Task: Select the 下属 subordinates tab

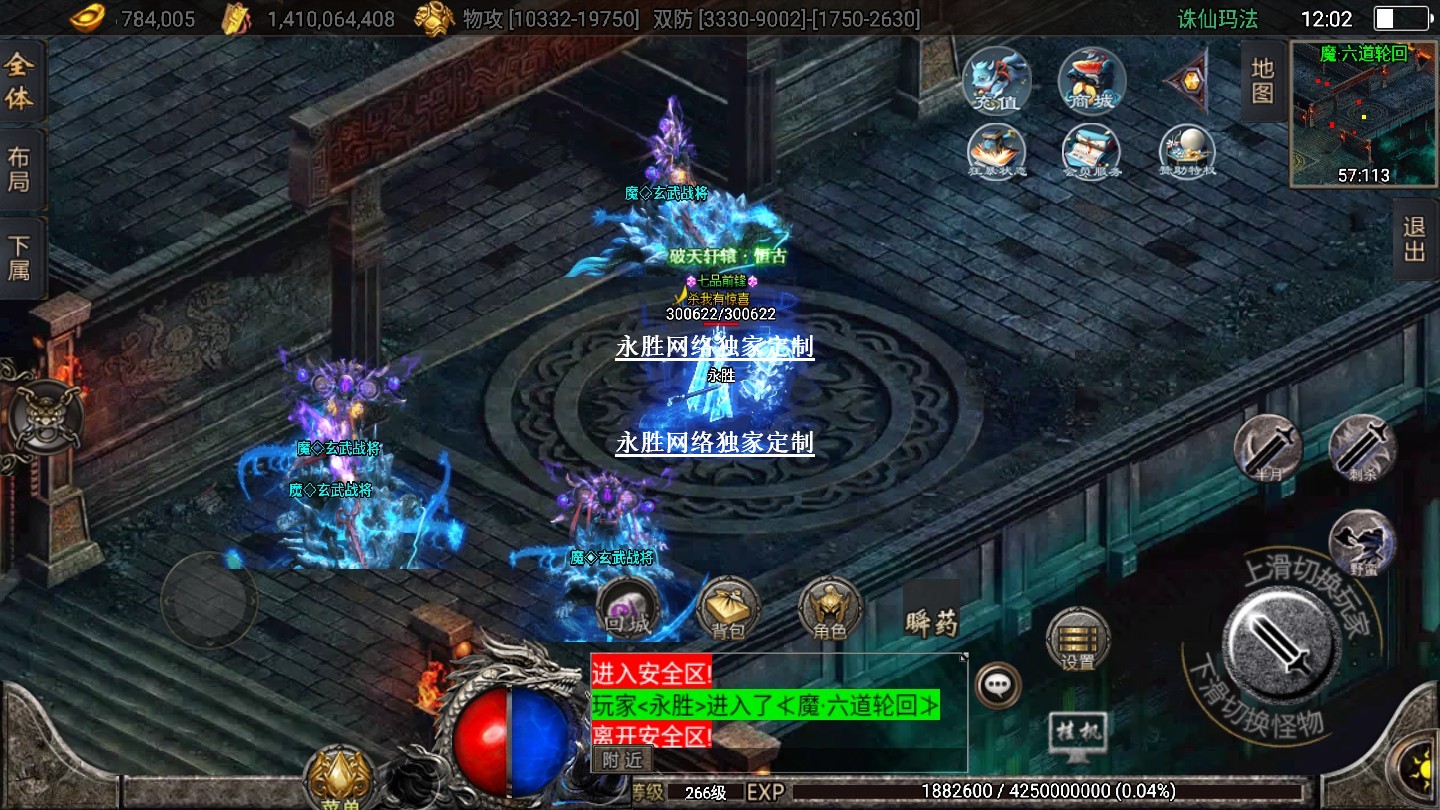Action: point(20,257)
